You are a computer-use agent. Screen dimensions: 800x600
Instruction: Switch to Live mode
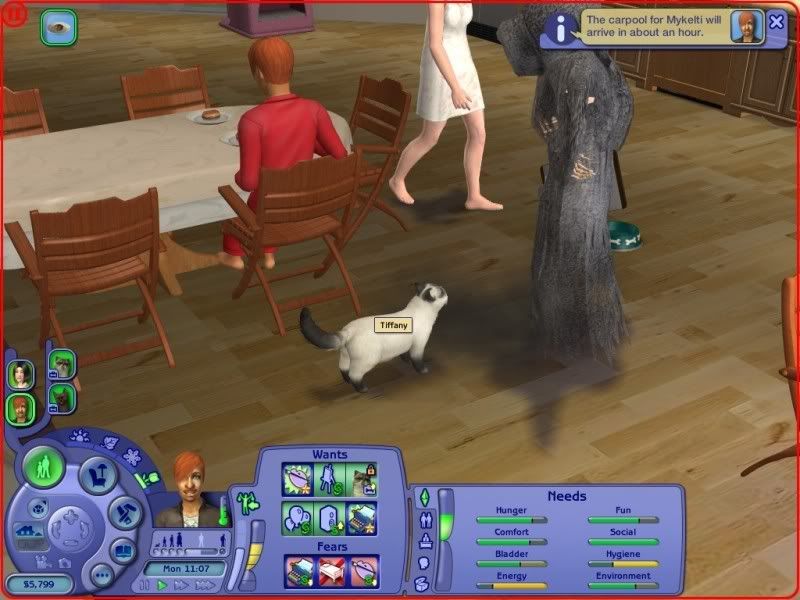(x=44, y=468)
